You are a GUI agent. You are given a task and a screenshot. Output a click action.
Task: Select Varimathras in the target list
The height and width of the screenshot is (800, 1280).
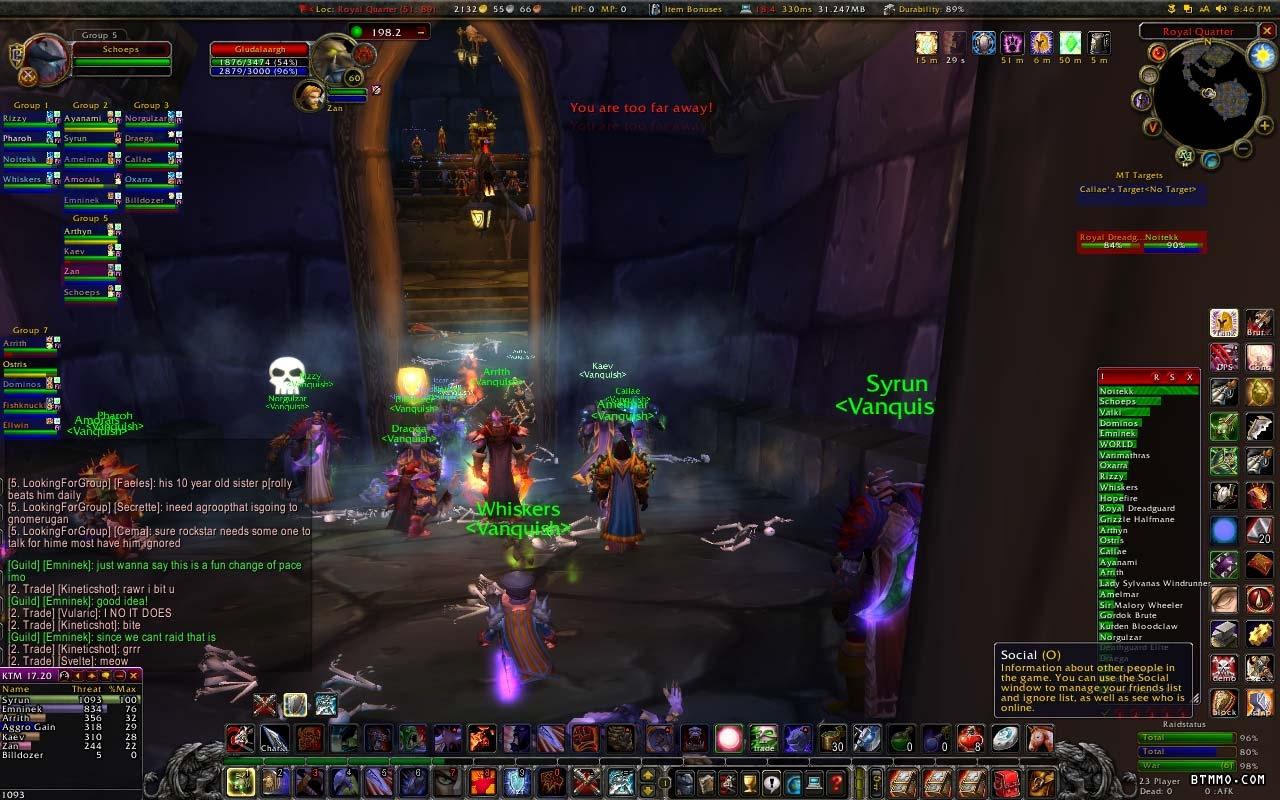(1125, 455)
